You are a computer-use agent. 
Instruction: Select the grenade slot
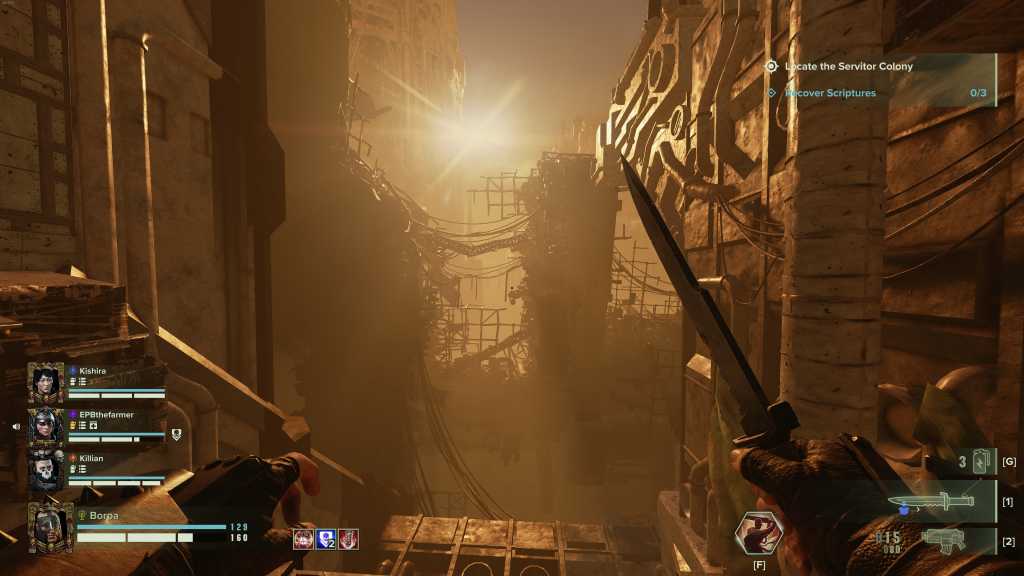(x=977, y=461)
